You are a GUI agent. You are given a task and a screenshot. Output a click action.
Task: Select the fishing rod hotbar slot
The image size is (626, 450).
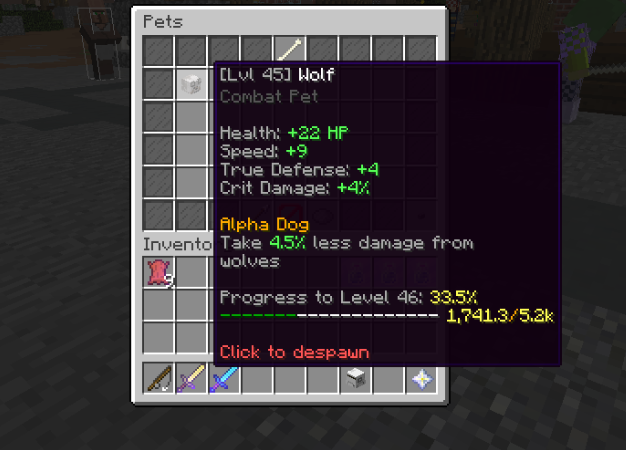[x=158, y=380]
